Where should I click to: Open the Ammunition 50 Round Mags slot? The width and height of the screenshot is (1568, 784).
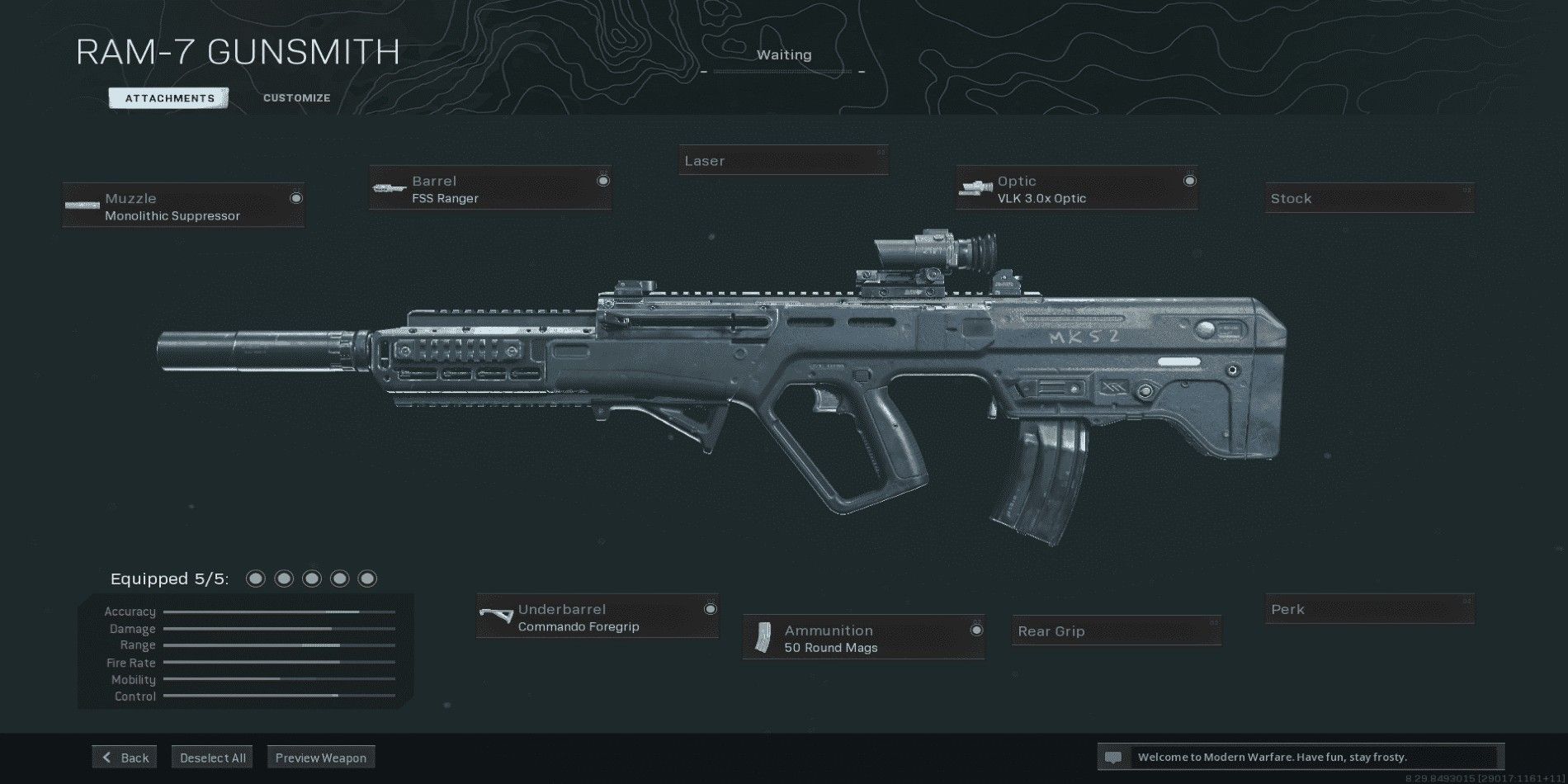(863, 638)
